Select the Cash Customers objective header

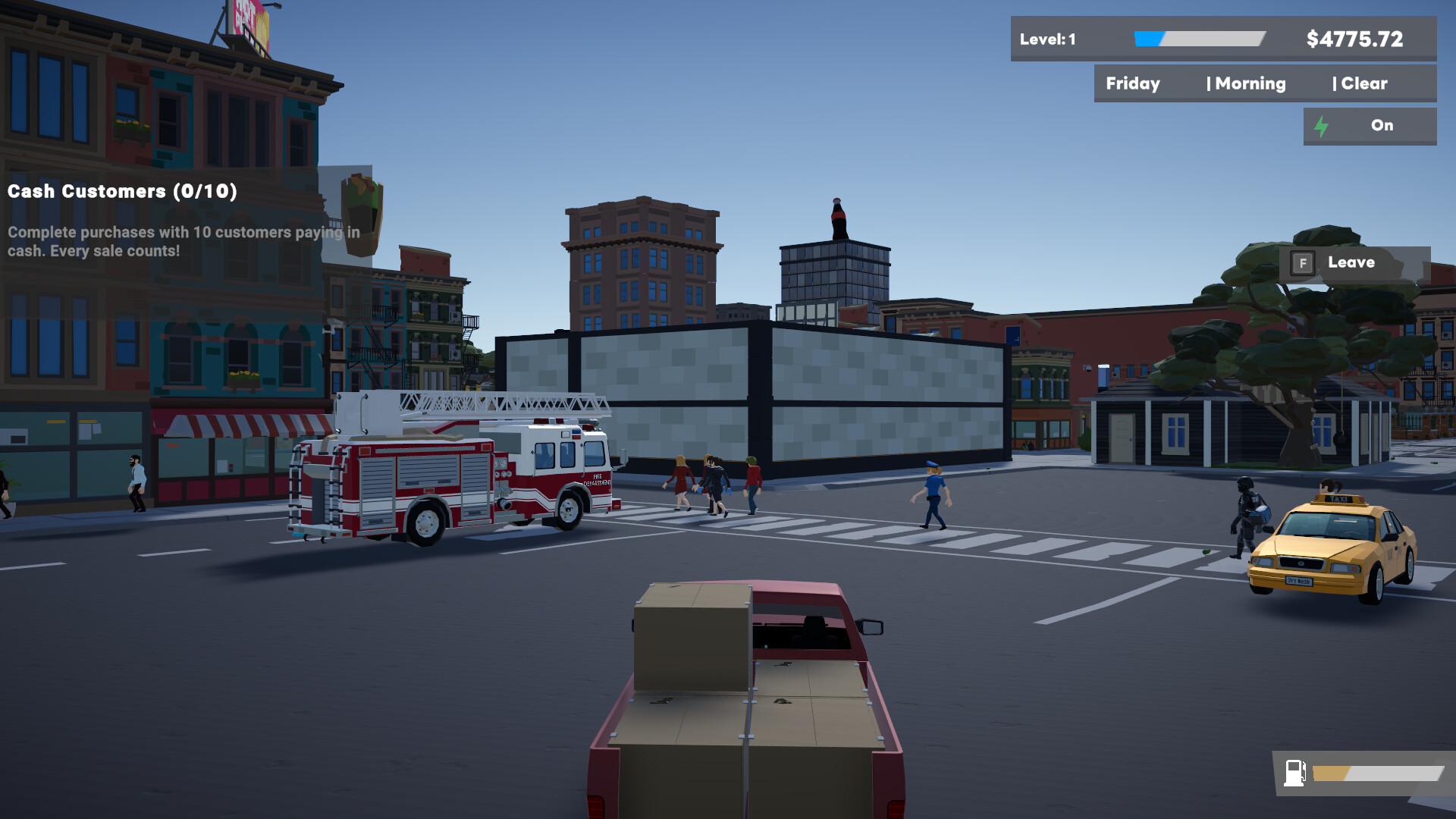click(121, 191)
